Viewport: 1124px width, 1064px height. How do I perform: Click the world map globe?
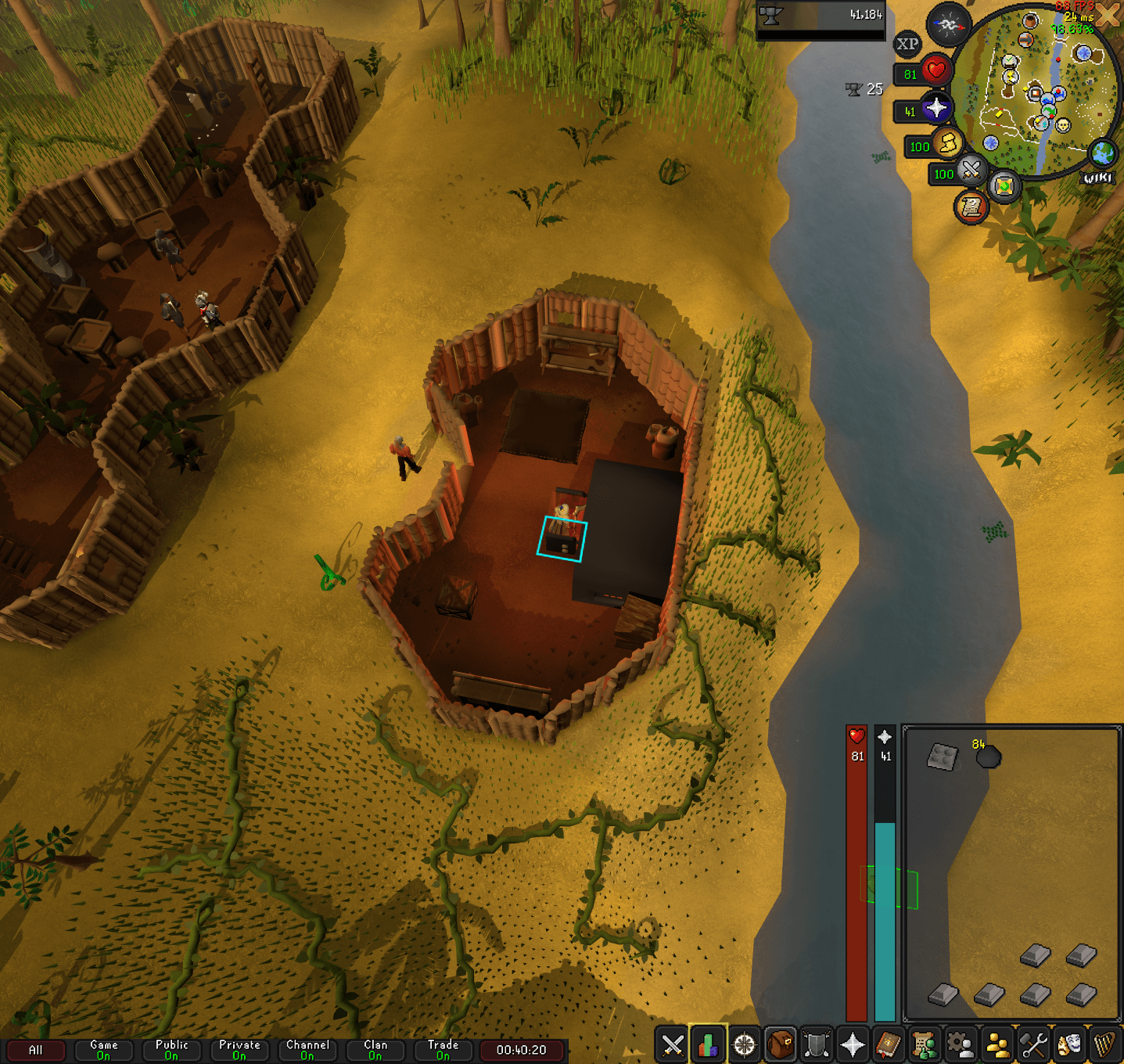(x=1101, y=154)
